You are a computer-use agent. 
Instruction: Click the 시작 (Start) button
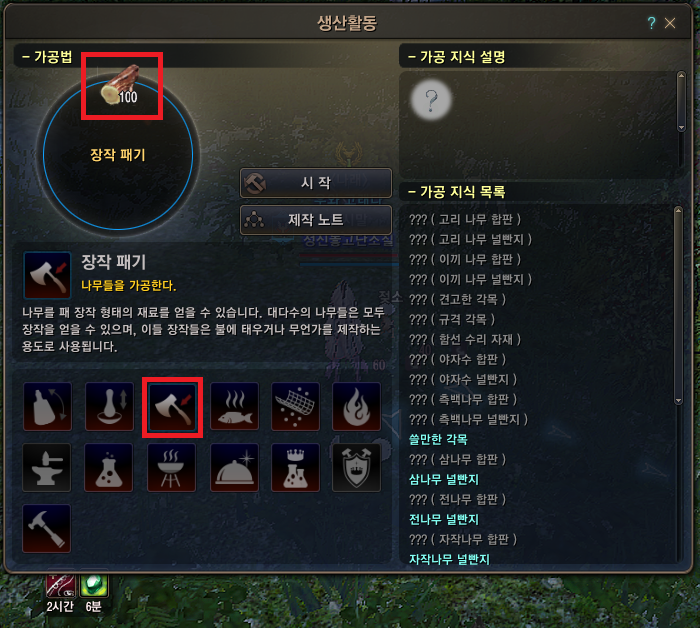coord(315,183)
